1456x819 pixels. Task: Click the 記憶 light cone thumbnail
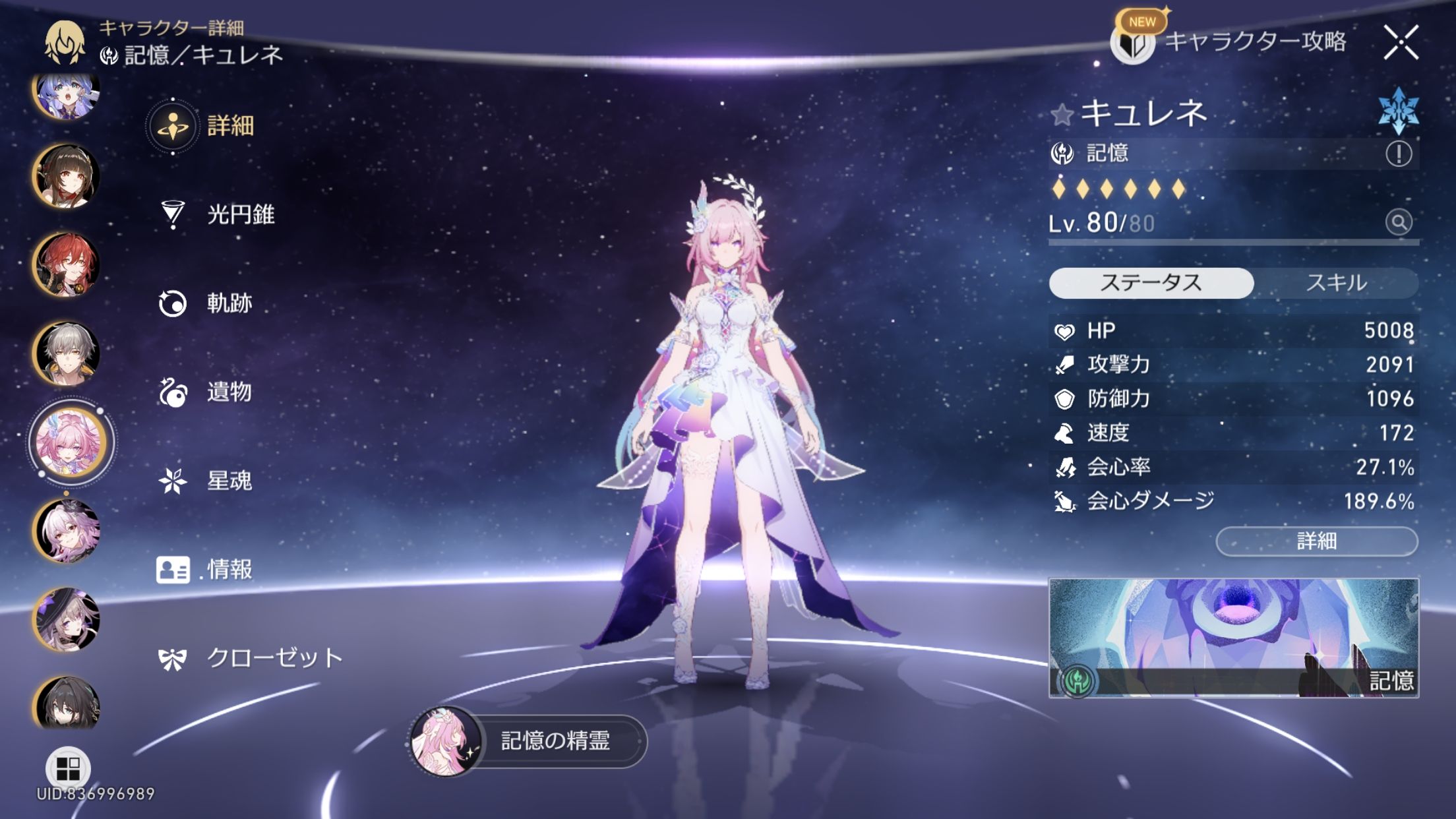[x=1233, y=638]
